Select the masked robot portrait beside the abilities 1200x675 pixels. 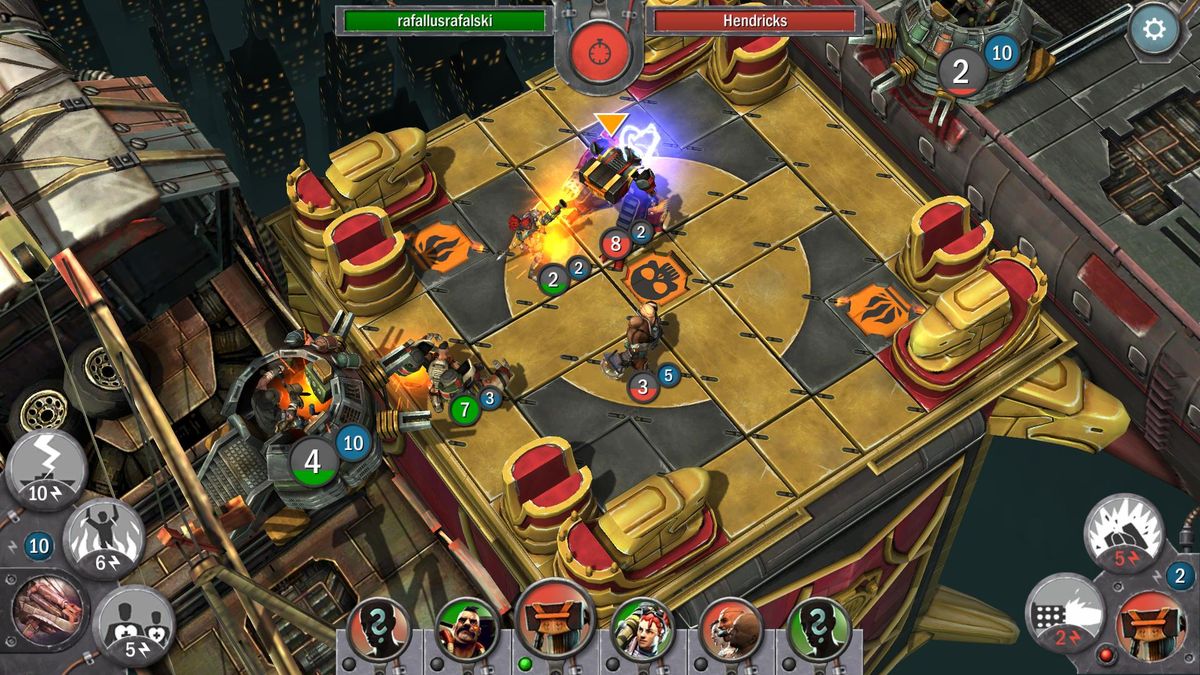click(1150, 625)
